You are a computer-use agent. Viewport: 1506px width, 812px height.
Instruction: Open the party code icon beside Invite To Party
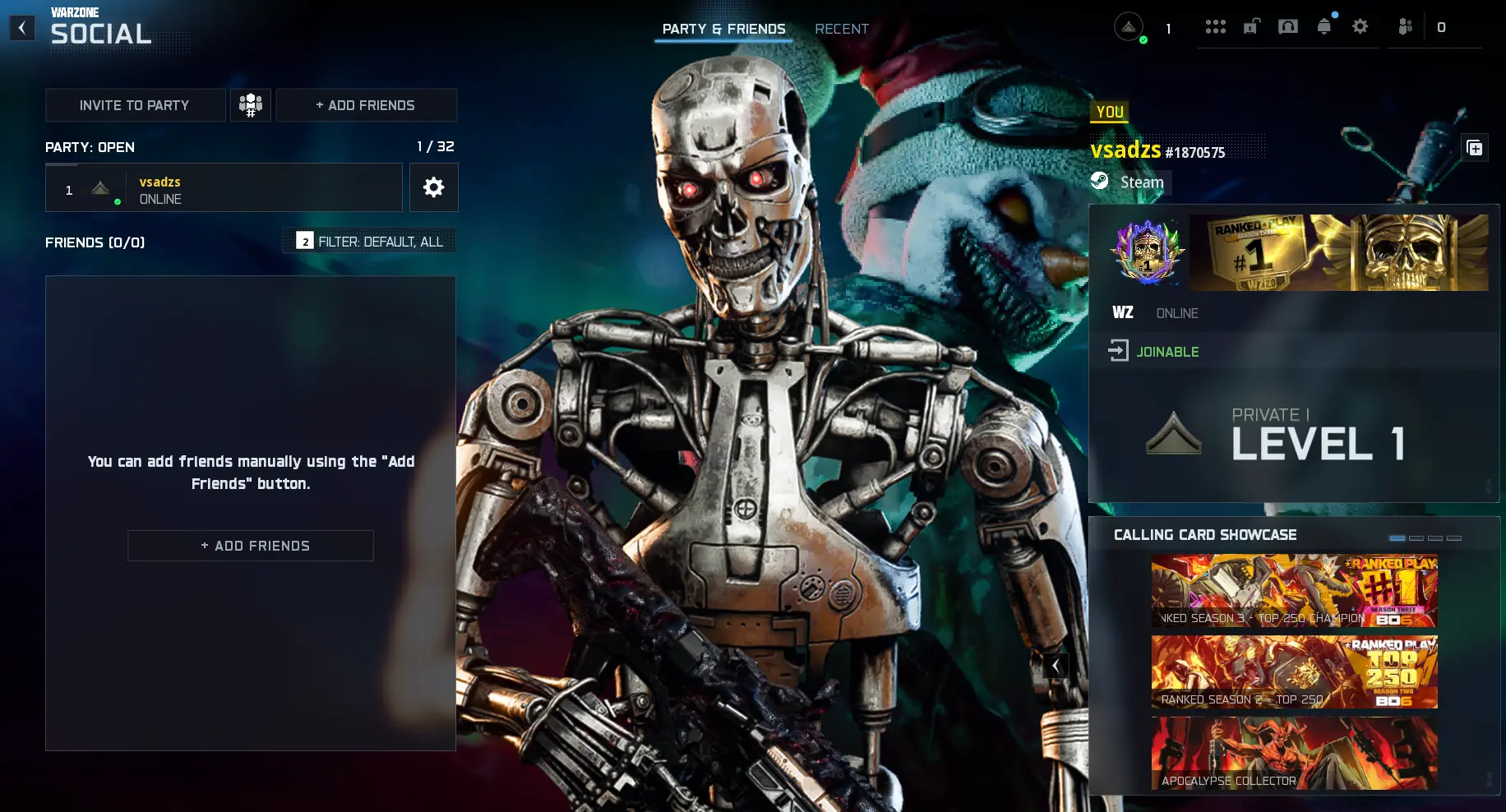pyautogui.click(x=251, y=104)
